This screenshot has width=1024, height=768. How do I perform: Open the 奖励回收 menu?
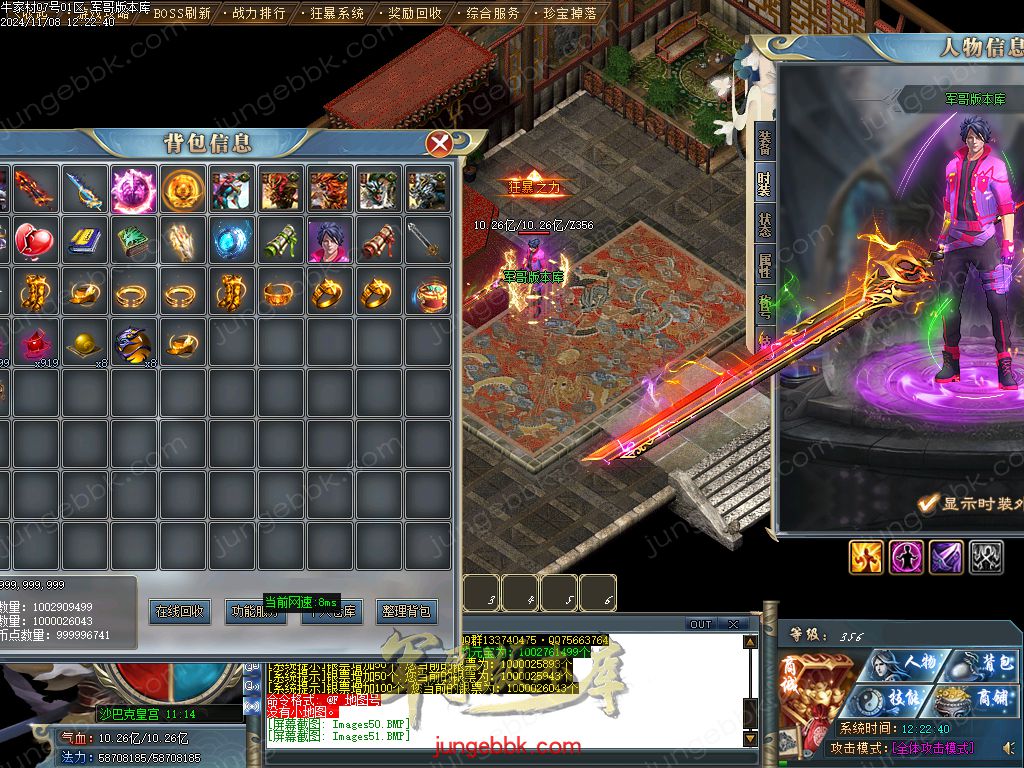click(414, 14)
